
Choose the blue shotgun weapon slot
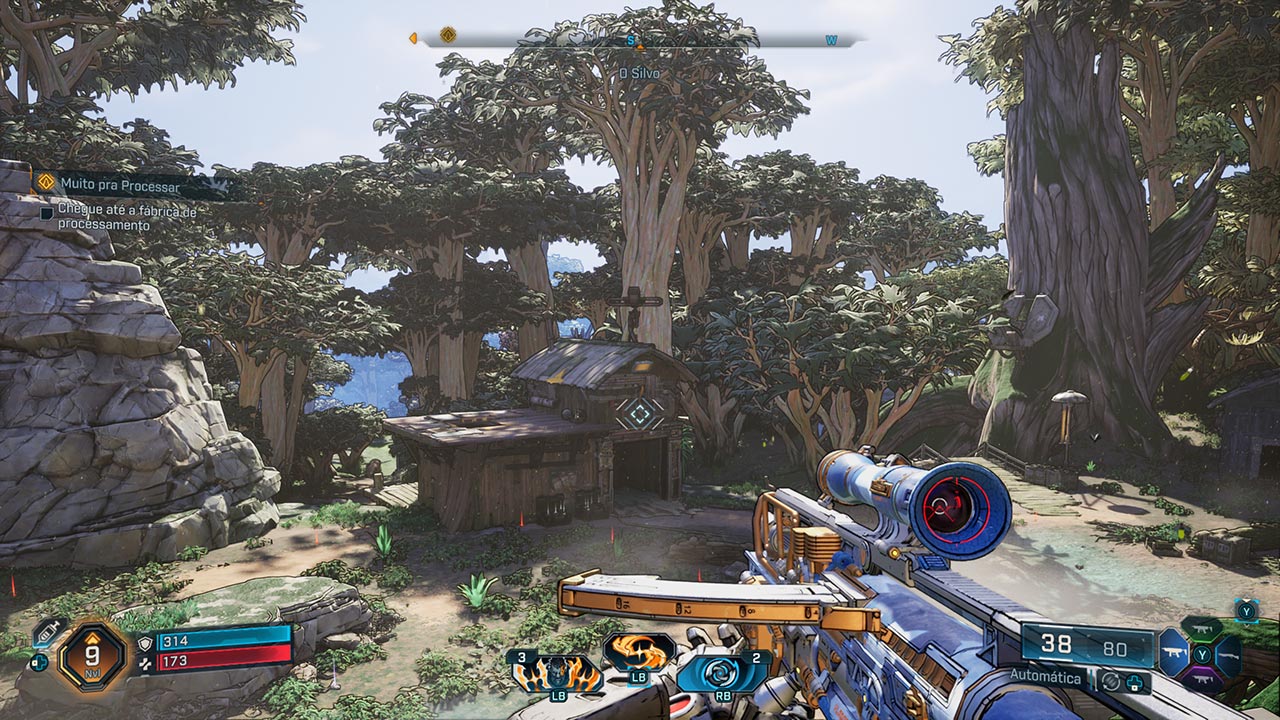coord(1228,656)
